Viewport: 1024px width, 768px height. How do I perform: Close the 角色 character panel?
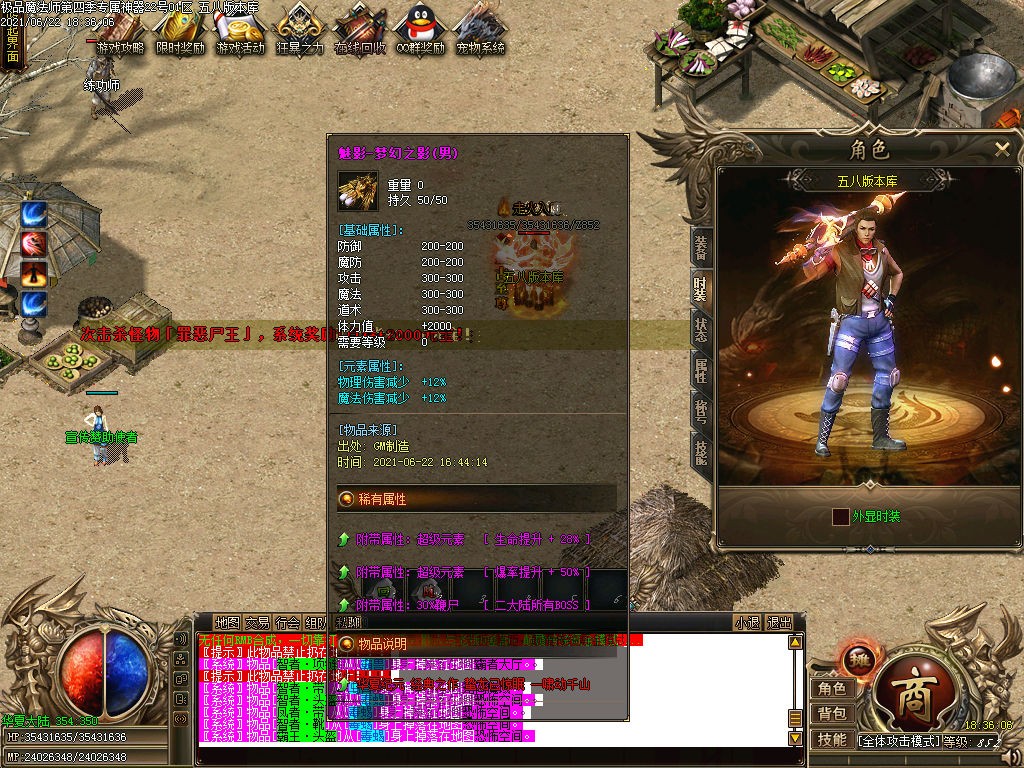pyautogui.click(x=1002, y=150)
